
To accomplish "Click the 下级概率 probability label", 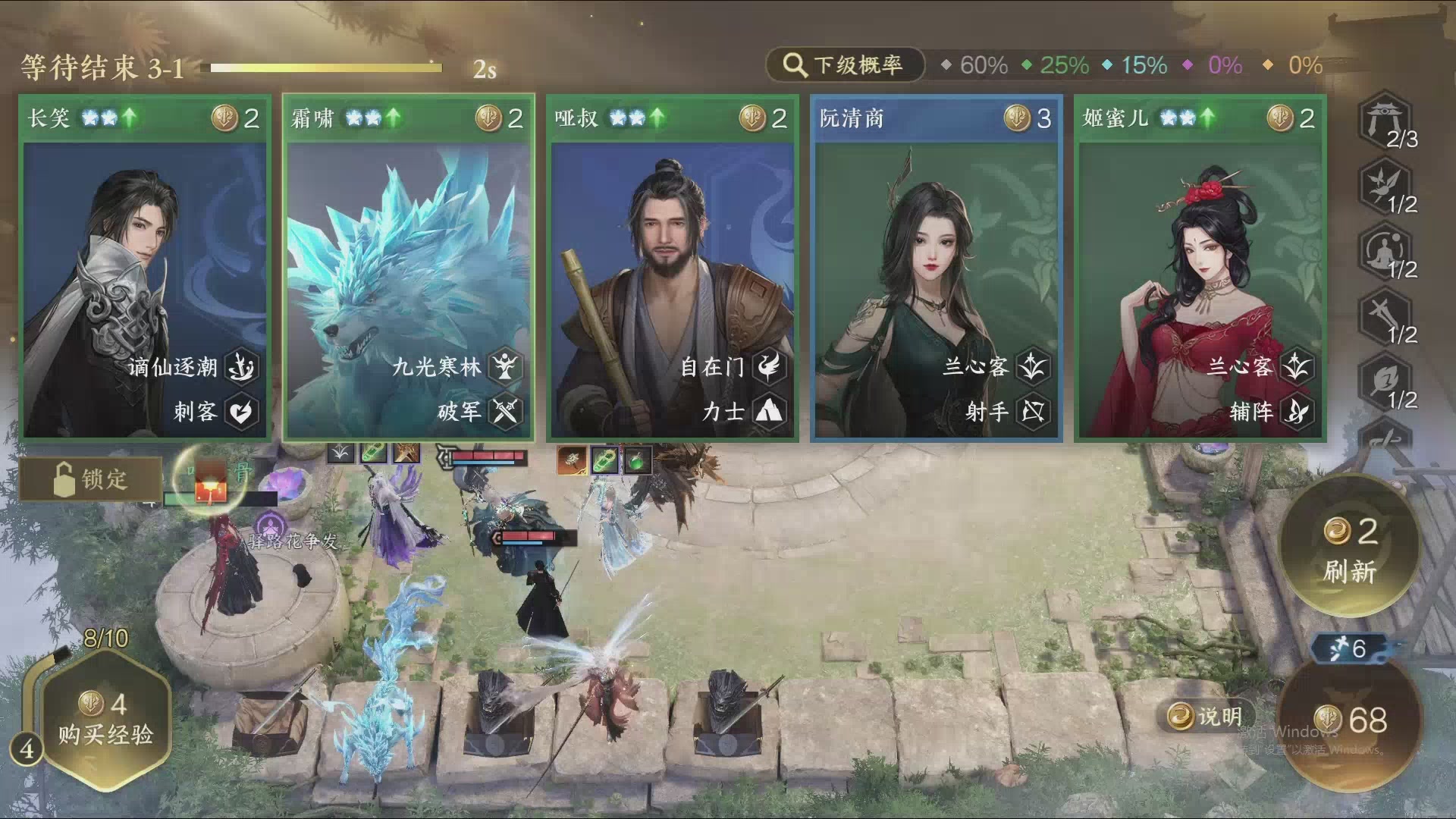I will point(857,64).
